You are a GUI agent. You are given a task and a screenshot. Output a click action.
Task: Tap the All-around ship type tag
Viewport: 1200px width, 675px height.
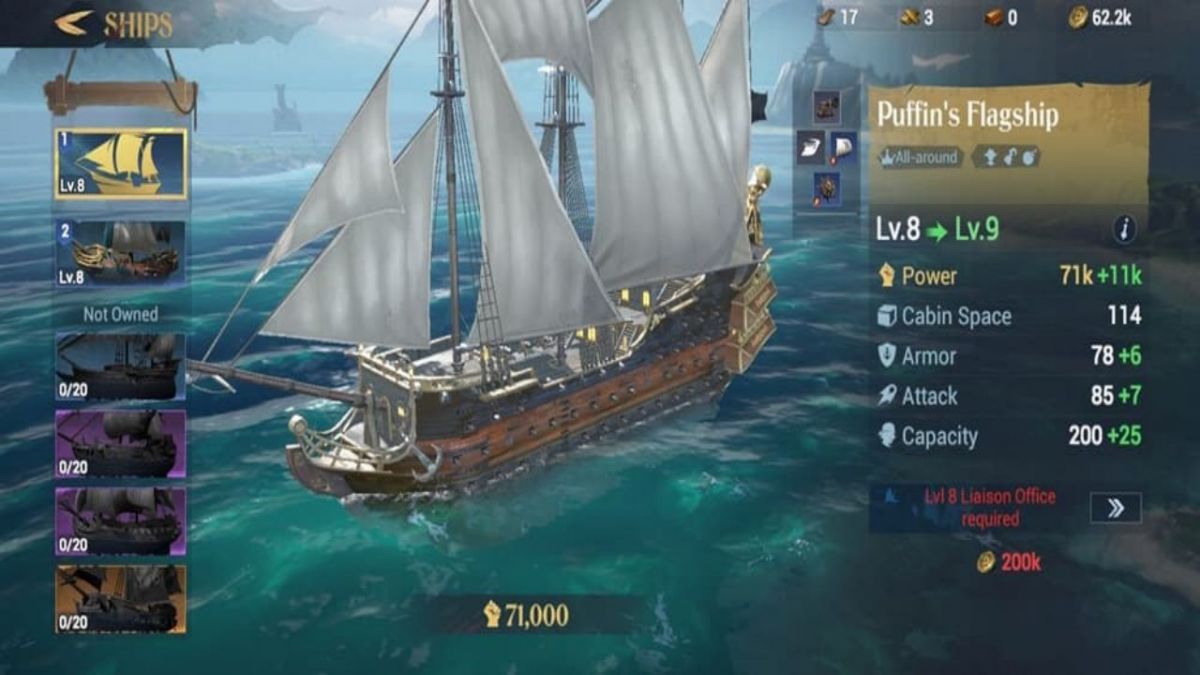(x=920, y=157)
